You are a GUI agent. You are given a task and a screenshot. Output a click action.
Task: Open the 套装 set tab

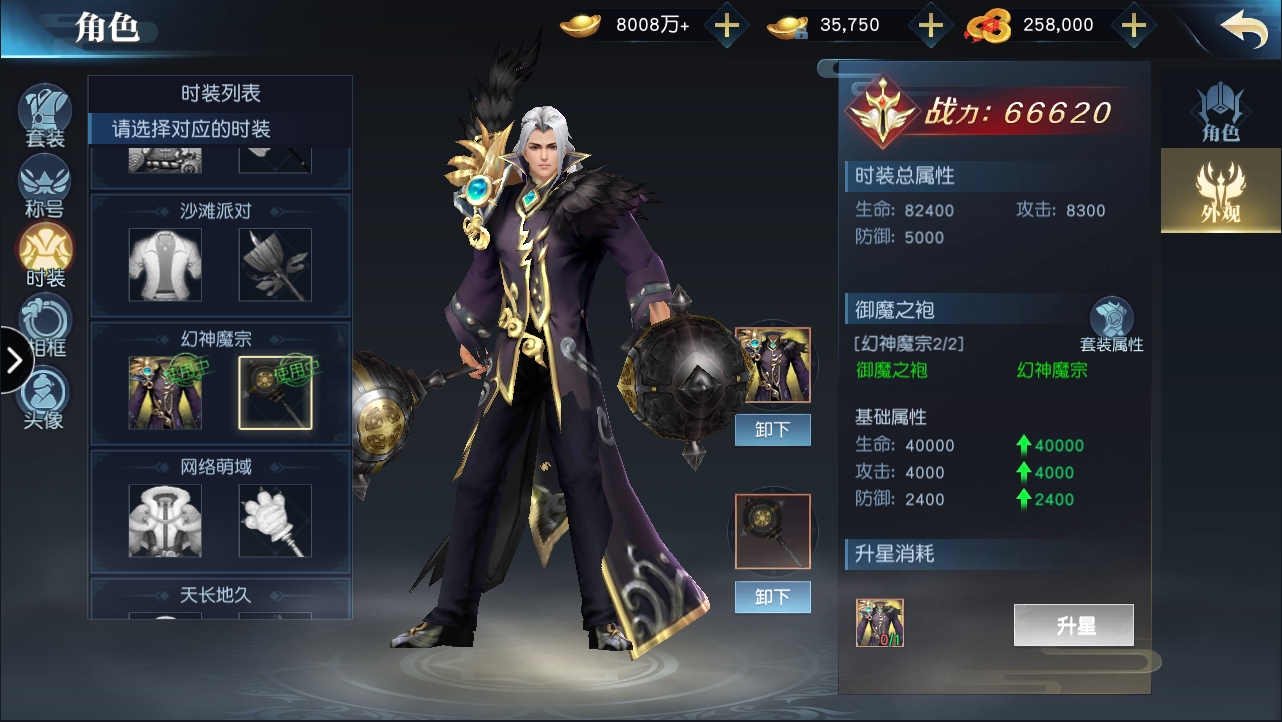click(45, 116)
